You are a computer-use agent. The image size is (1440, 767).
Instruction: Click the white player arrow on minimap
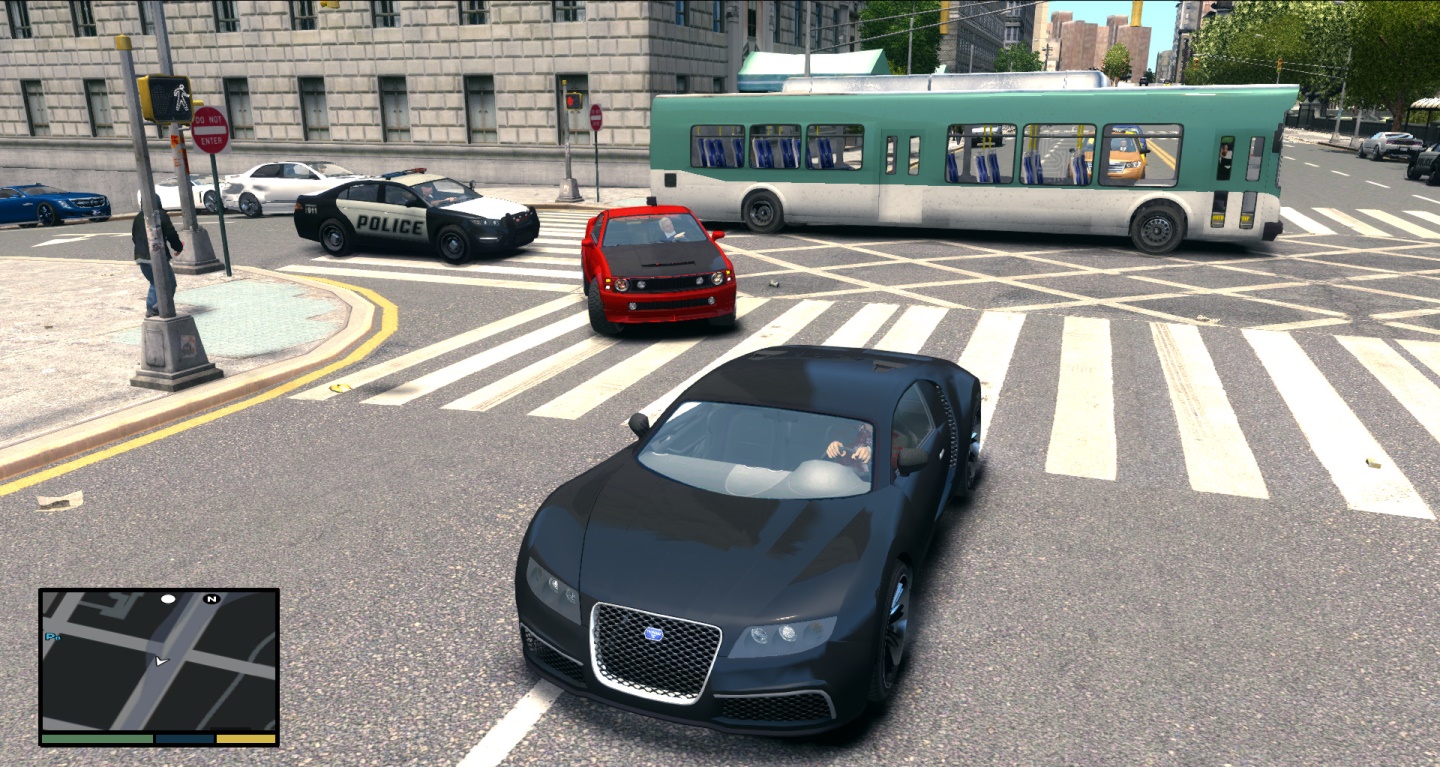tap(161, 661)
